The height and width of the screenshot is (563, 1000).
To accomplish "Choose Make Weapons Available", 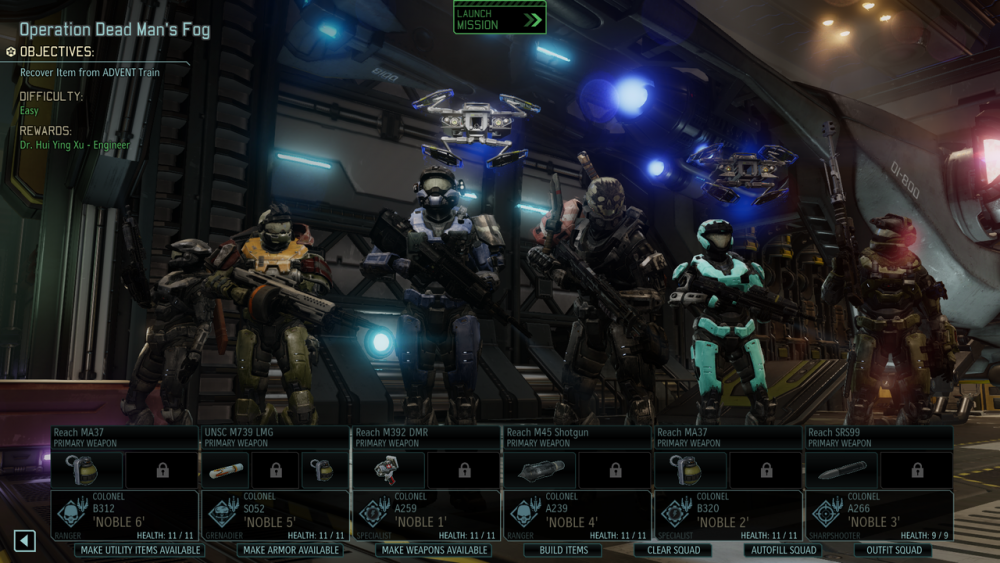I will (435, 550).
